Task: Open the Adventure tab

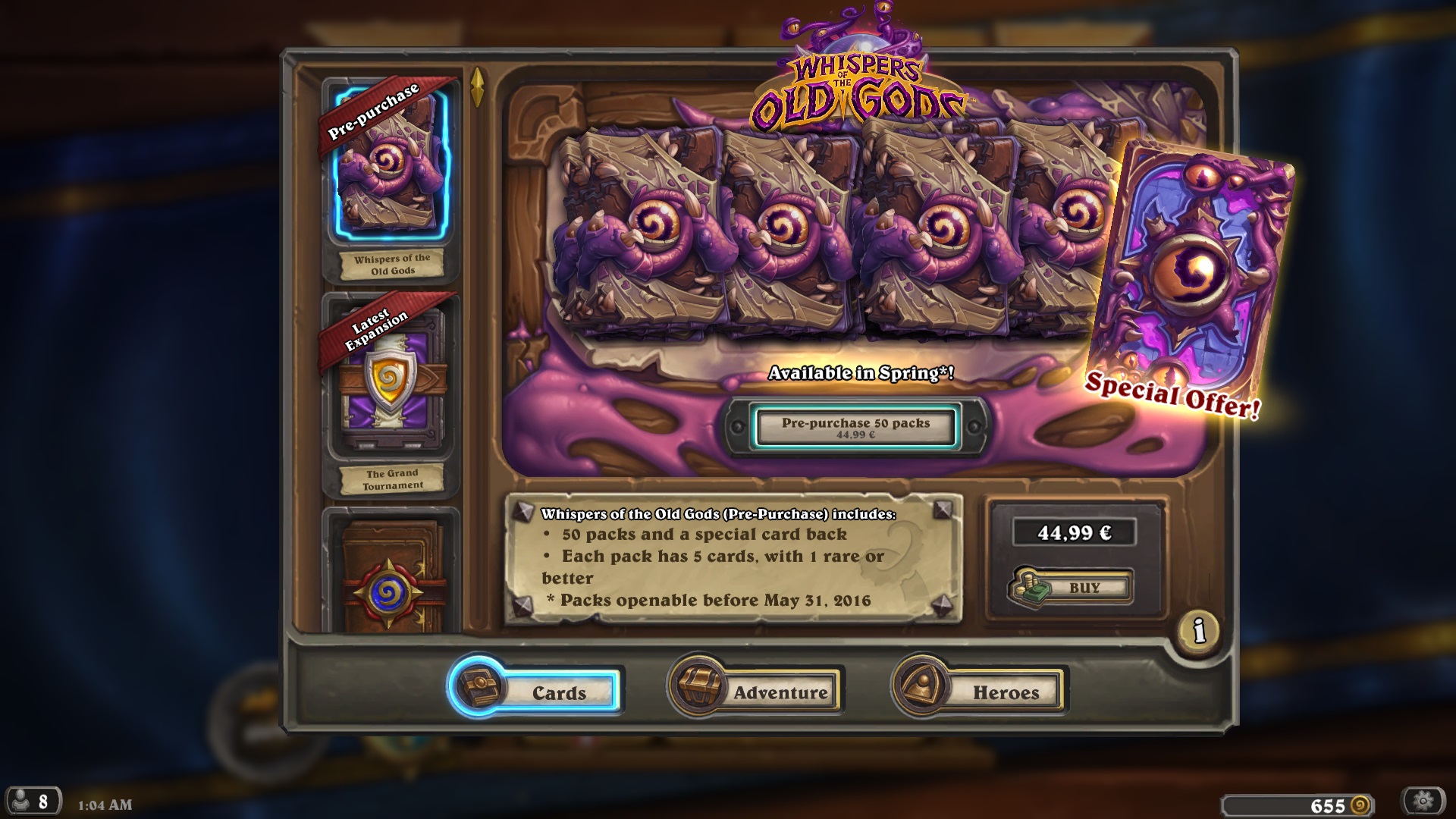Action: 755,691
